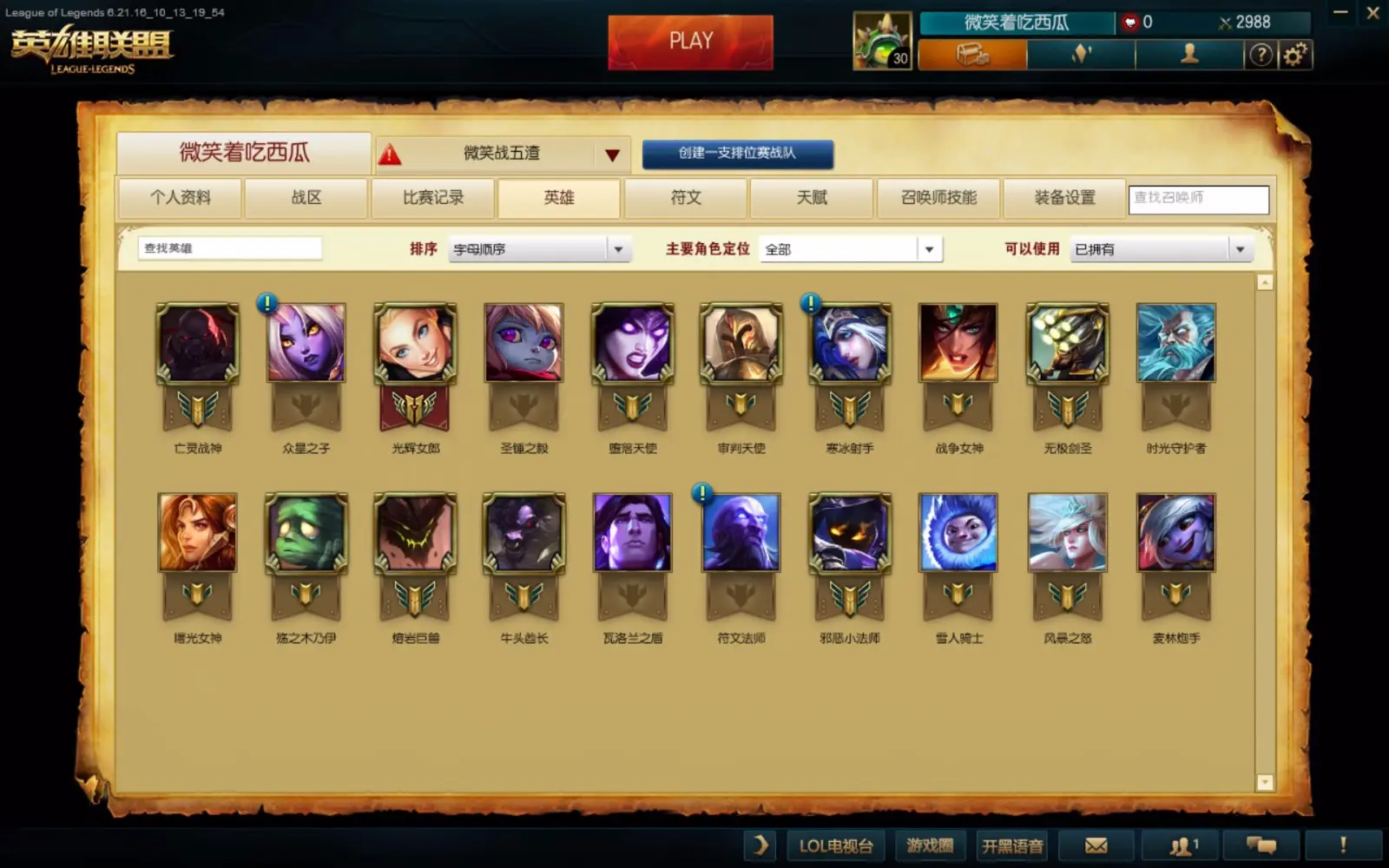Open the 召唤师技能 tab
The image size is (1389, 868).
point(938,198)
